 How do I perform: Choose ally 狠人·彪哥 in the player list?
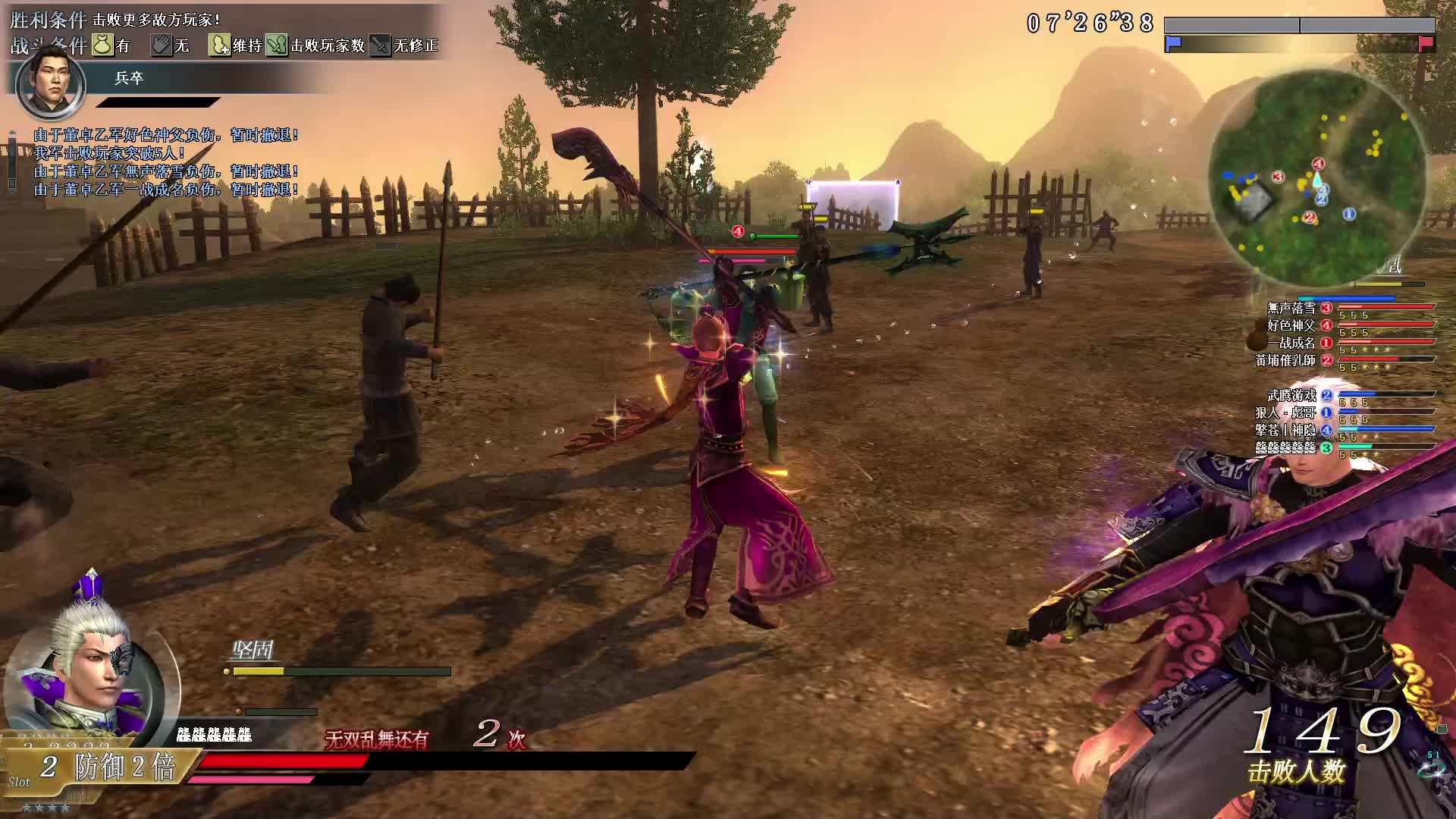pyautogui.click(x=1286, y=413)
